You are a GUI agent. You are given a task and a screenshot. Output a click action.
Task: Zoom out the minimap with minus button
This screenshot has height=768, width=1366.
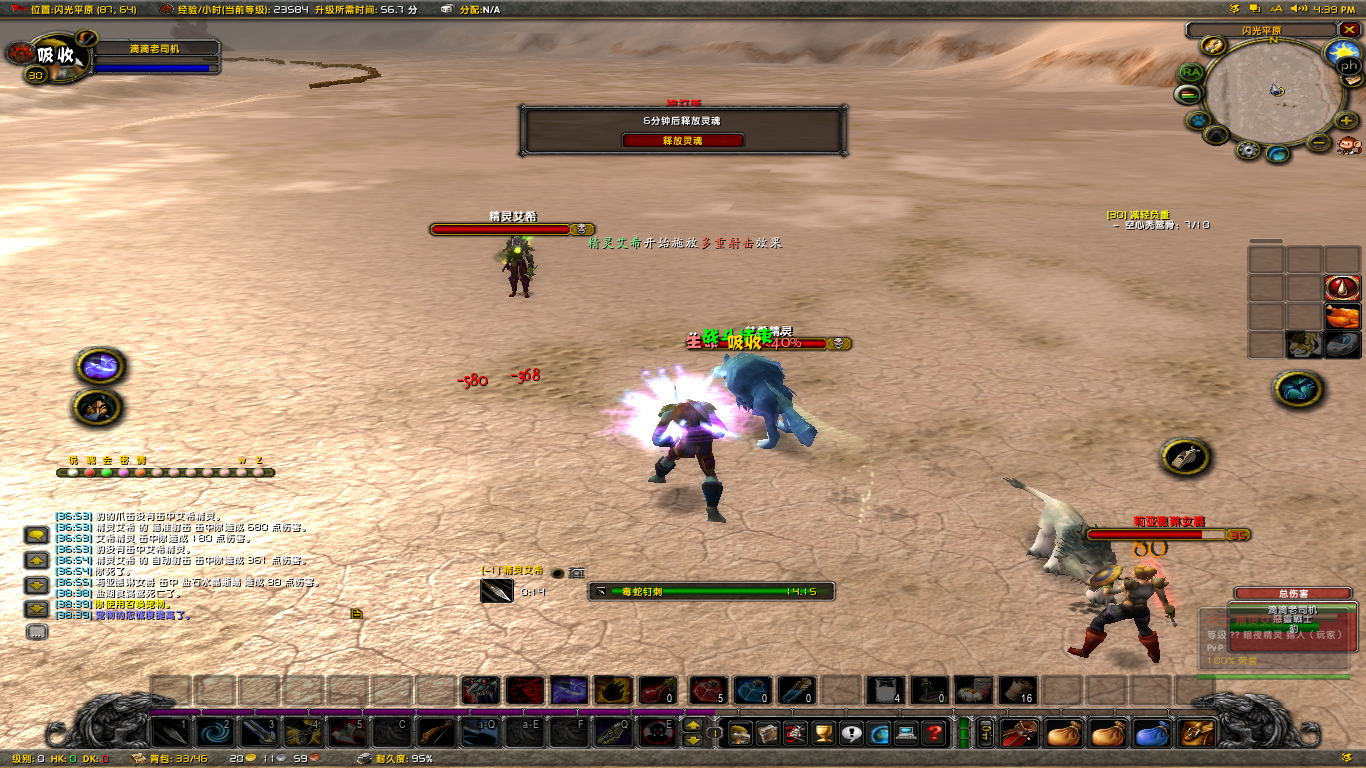click(x=1319, y=142)
